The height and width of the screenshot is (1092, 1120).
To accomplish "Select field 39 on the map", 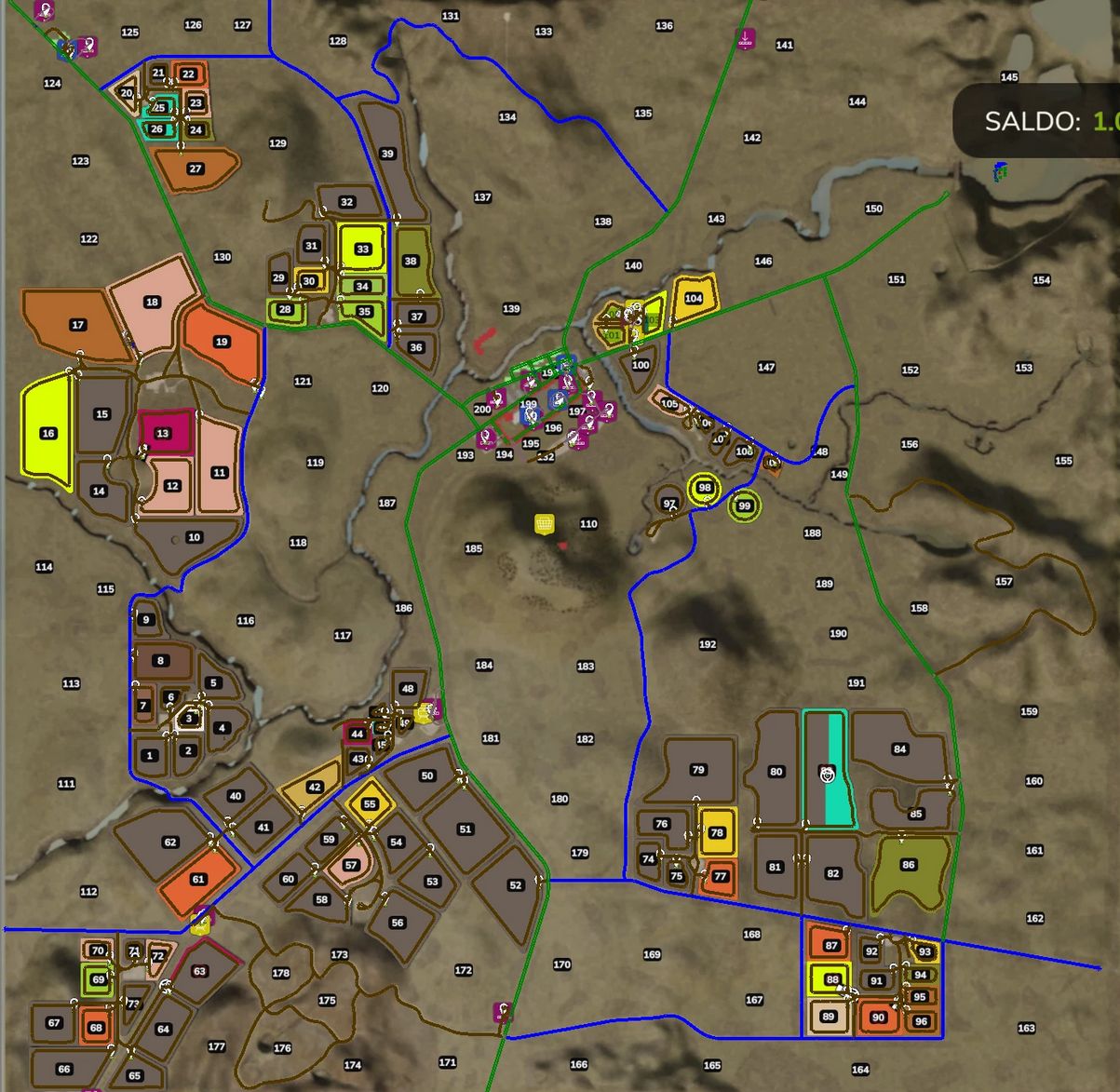I will [387, 154].
